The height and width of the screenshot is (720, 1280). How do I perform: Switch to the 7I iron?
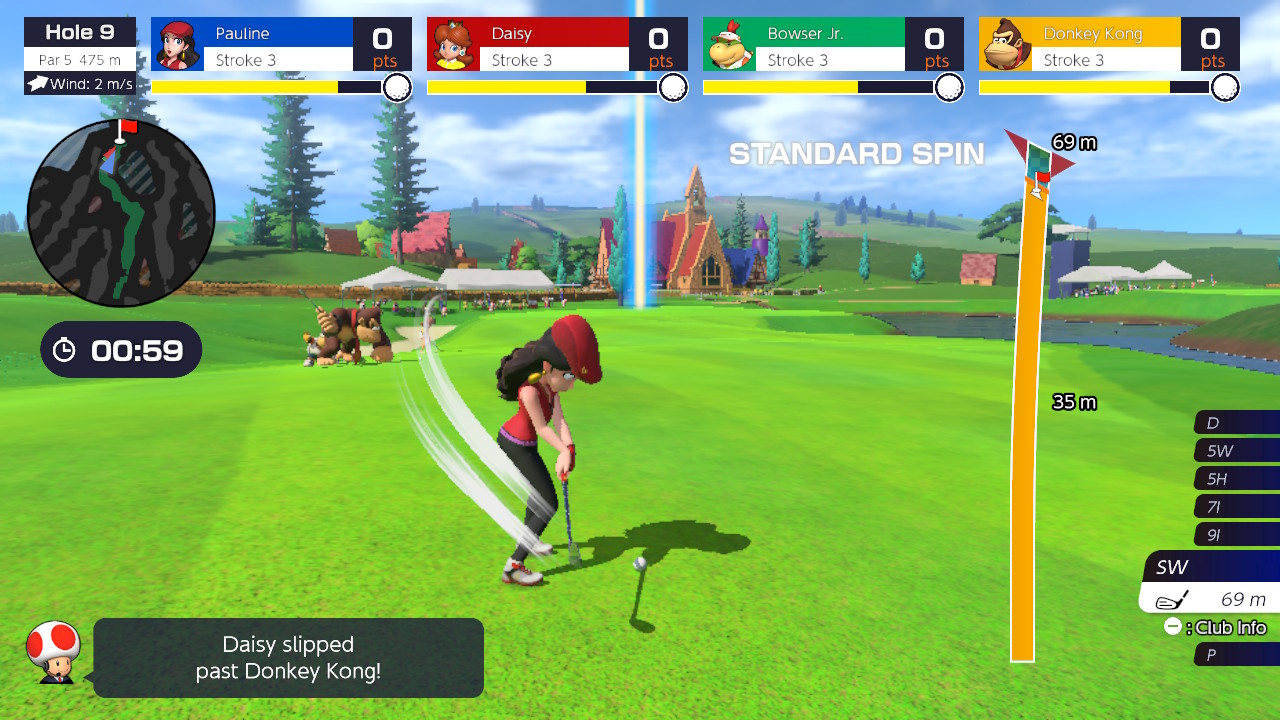click(x=1236, y=507)
